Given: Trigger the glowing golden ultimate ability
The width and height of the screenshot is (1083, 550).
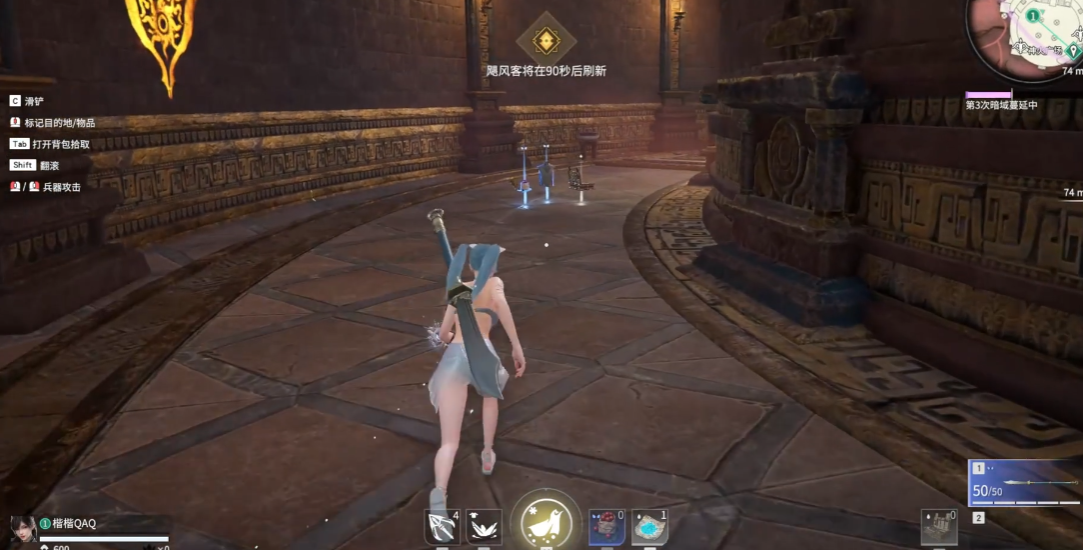Looking at the screenshot, I should point(546,522).
